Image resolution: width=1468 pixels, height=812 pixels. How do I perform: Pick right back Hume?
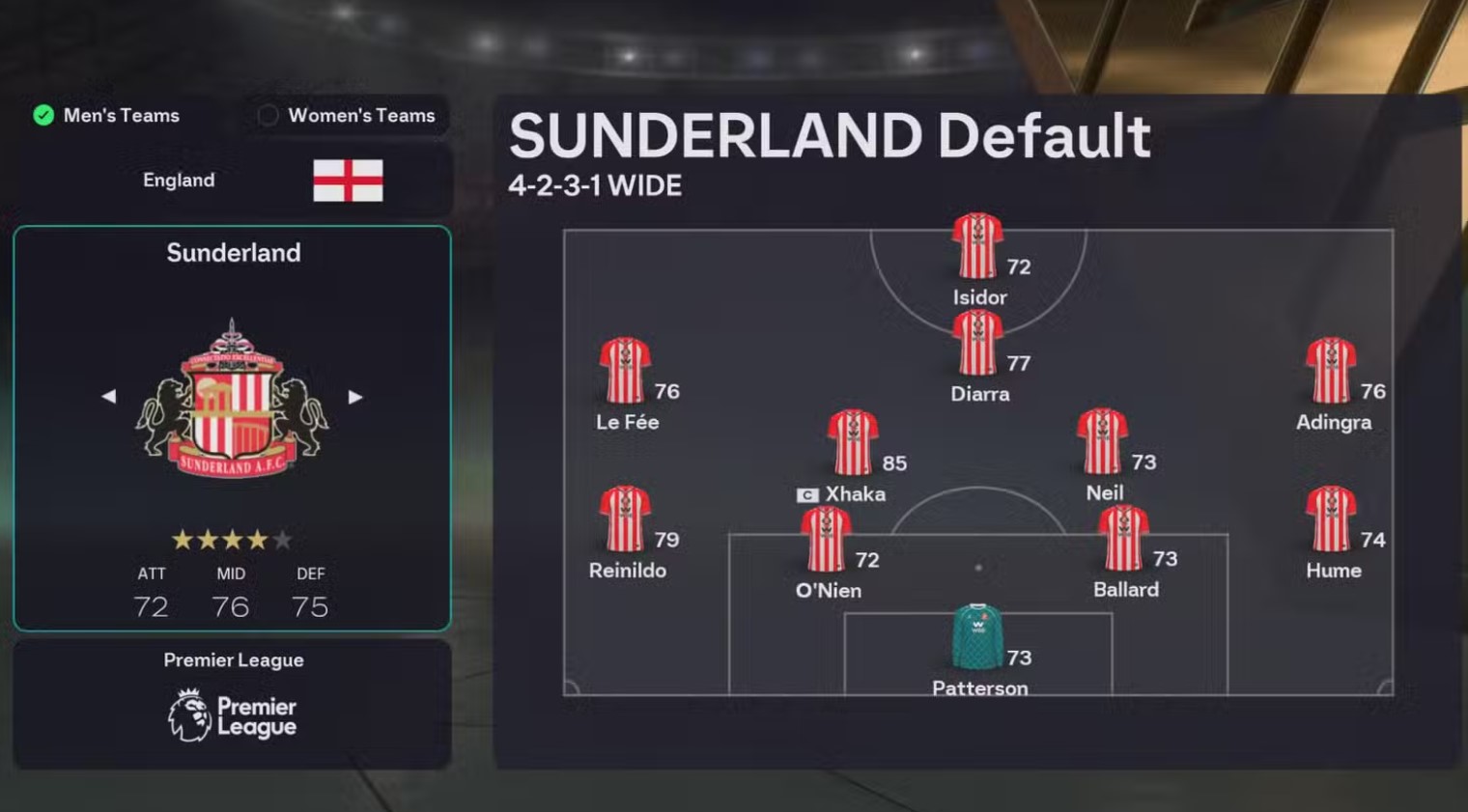point(1331,519)
